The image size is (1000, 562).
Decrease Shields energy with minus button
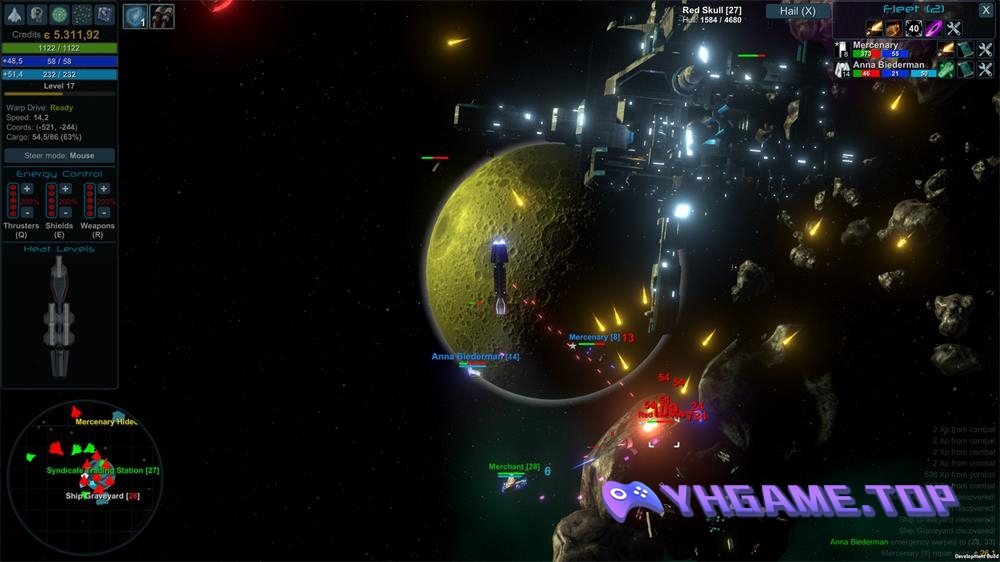(65, 212)
